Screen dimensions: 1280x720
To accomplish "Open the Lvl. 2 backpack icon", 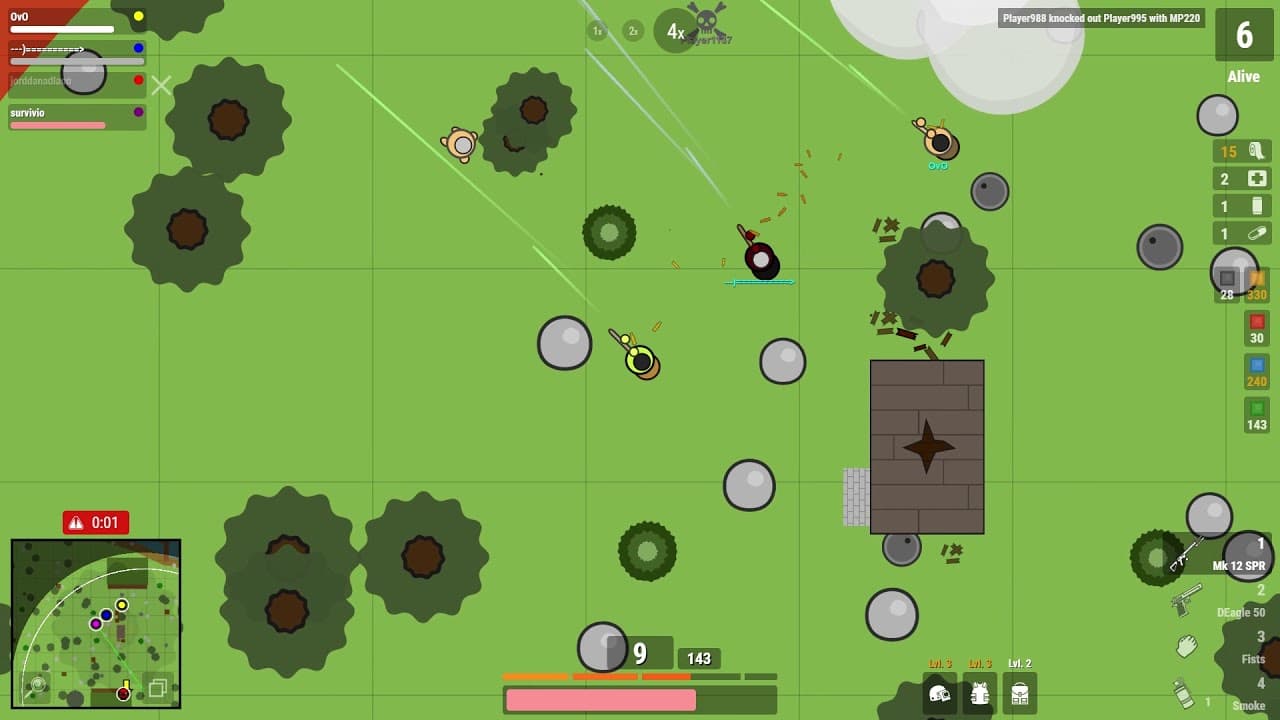I will tap(1021, 693).
